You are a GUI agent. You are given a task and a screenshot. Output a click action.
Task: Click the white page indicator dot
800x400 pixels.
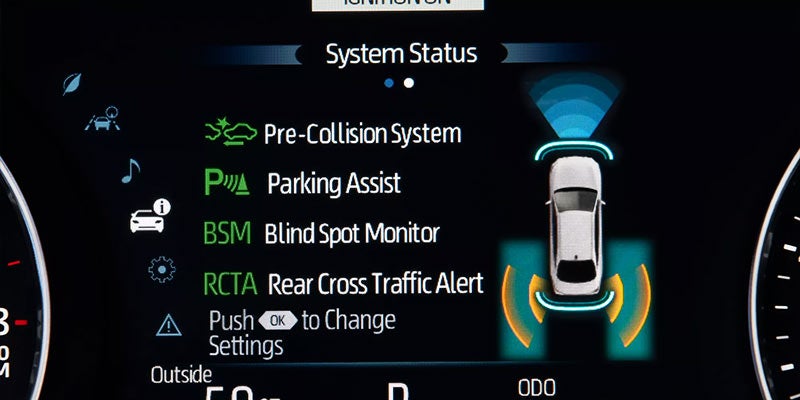pyautogui.click(x=408, y=83)
